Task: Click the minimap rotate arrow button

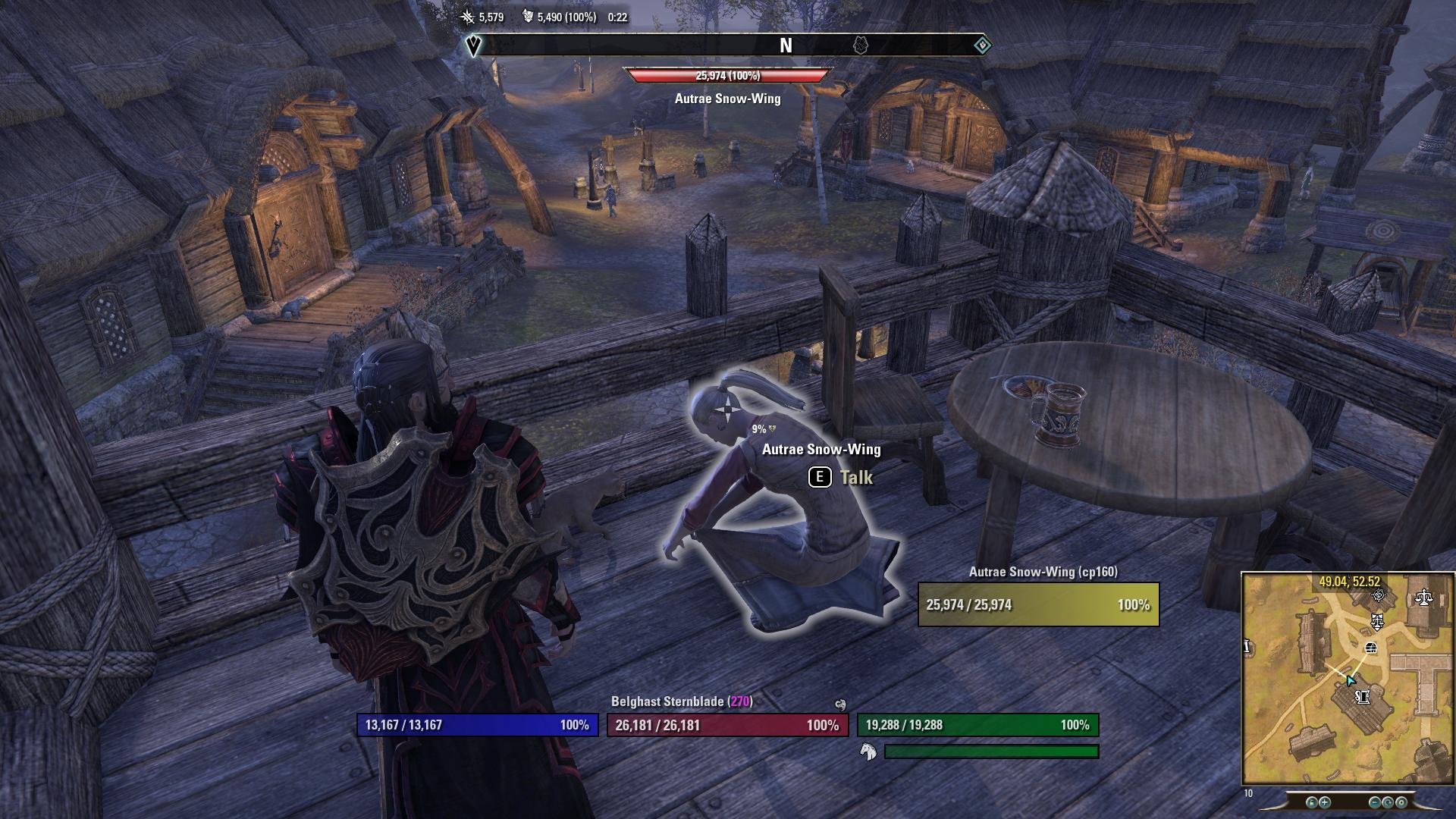Action: pyautogui.click(x=1389, y=802)
